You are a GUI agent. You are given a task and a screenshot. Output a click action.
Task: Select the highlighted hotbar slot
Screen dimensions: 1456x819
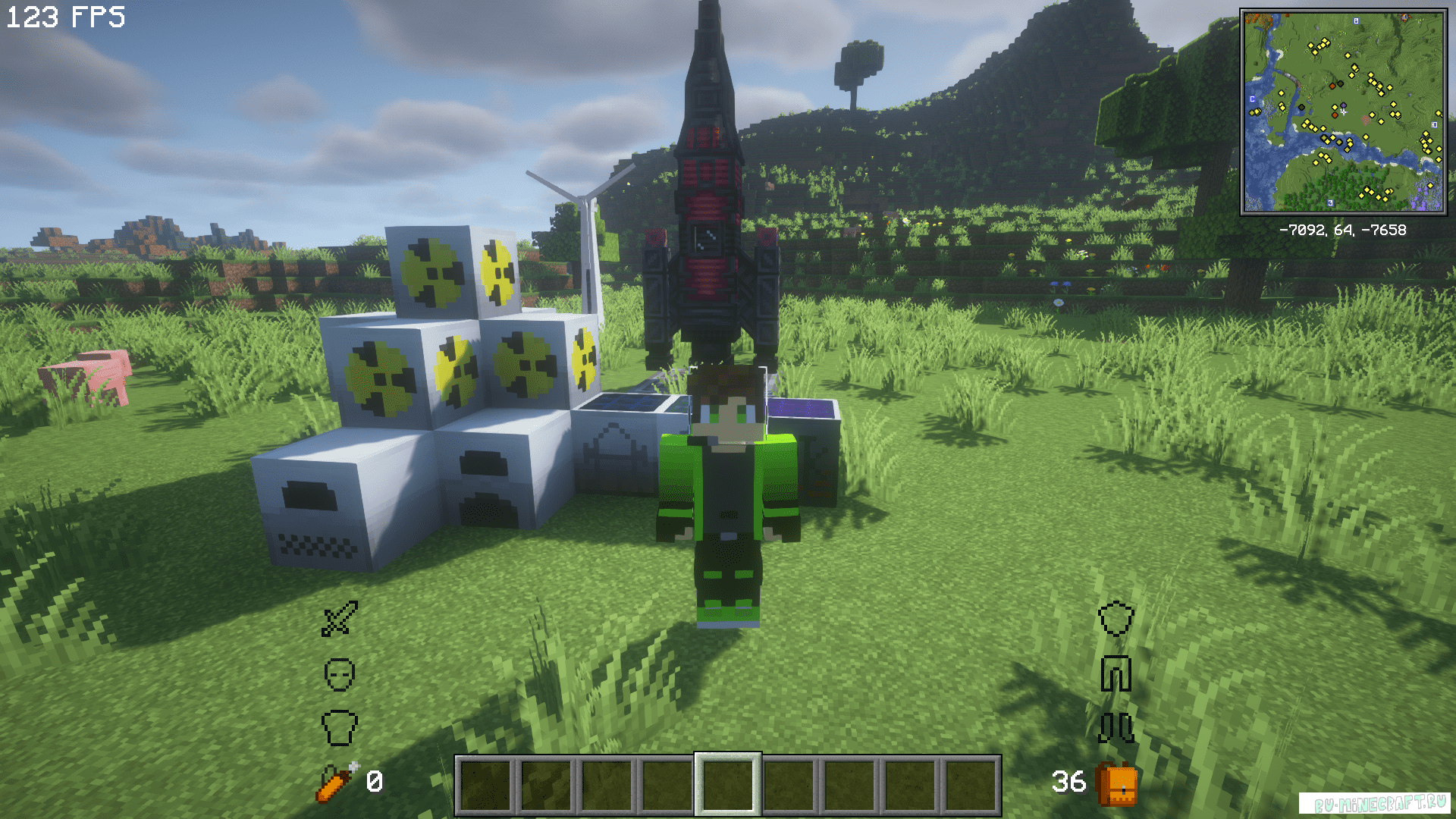coord(728,785)
